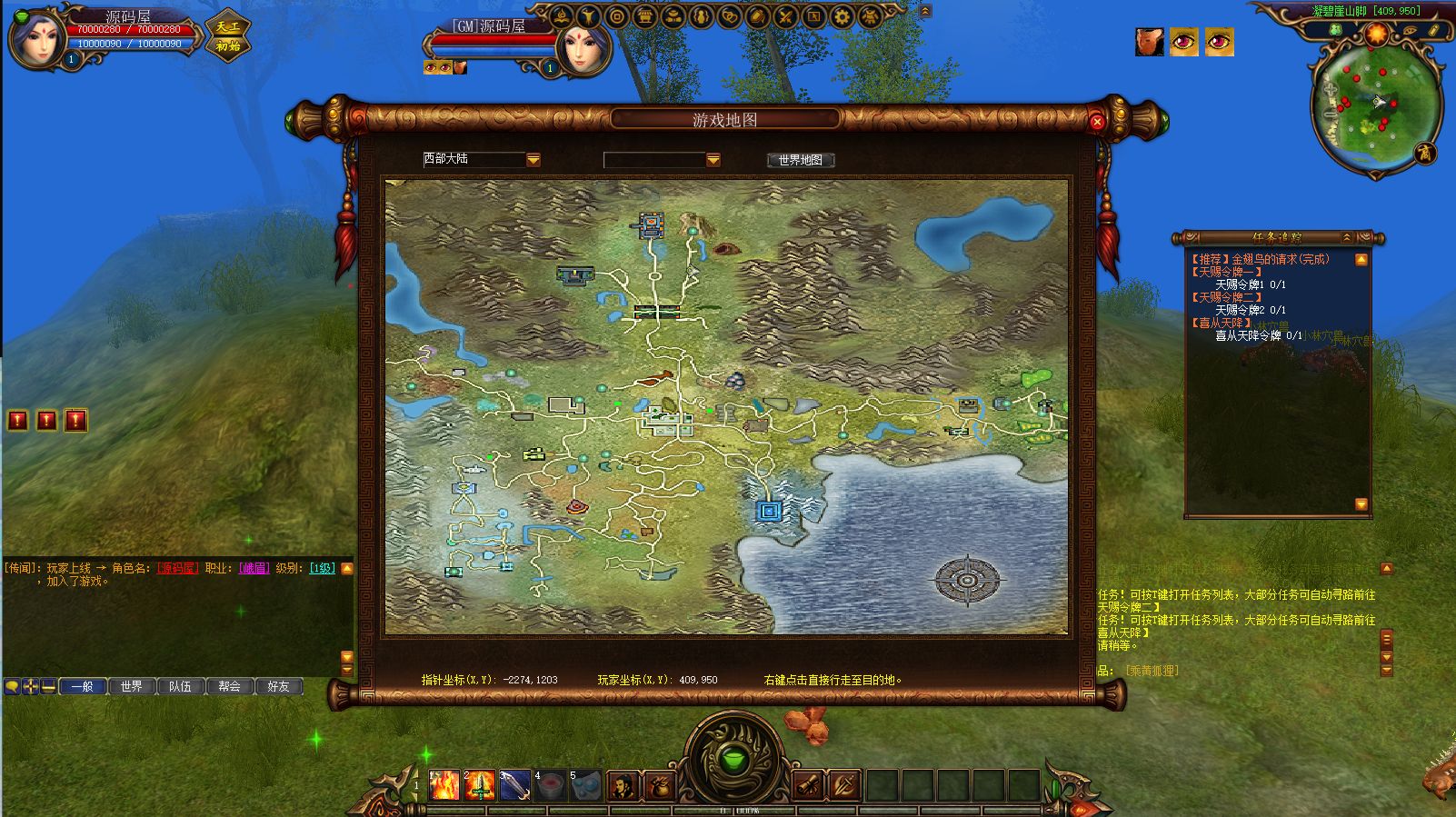Open the empty second map dropdown
The width and height of the screenshot is (1456, 817).
pyautogui.click(x=713, y=160)
